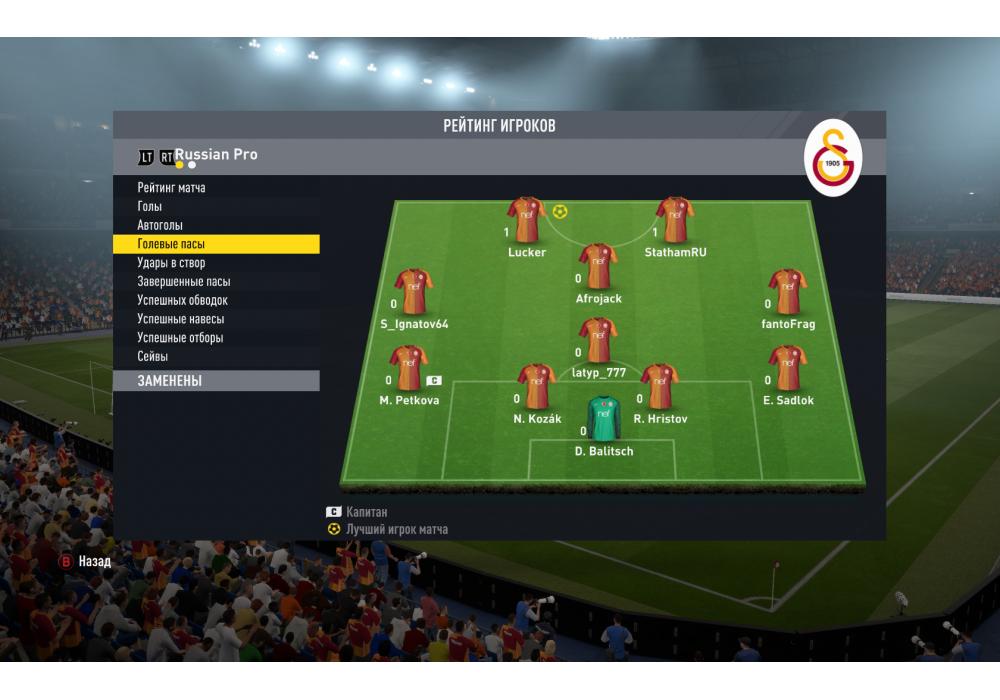Image resolution: width=1000 pixels, height=700 pixels.
Task: Select player Lucker on the pitch
Action: tap(526, 220)
